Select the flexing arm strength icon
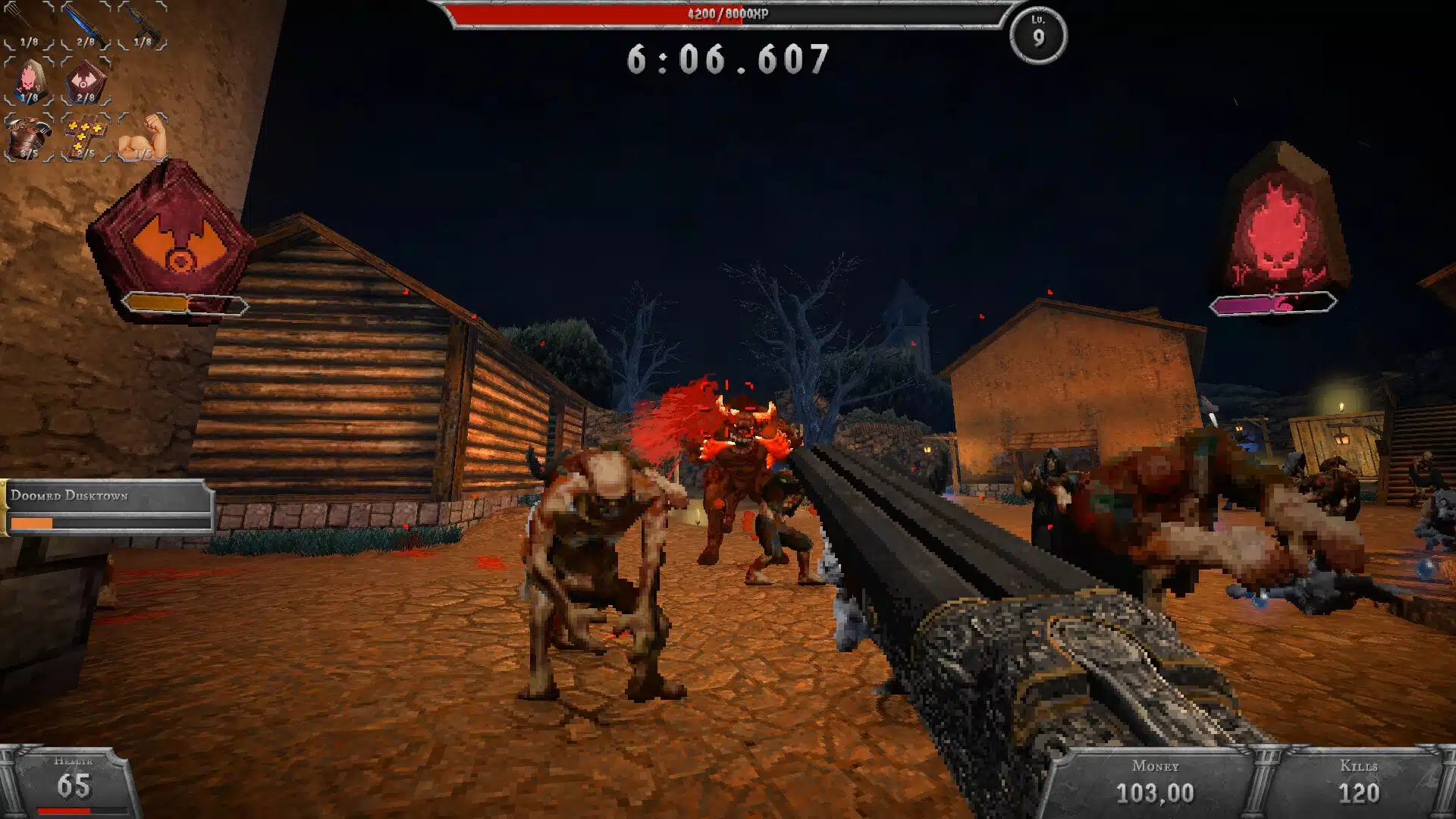 (x=143, y=135)
